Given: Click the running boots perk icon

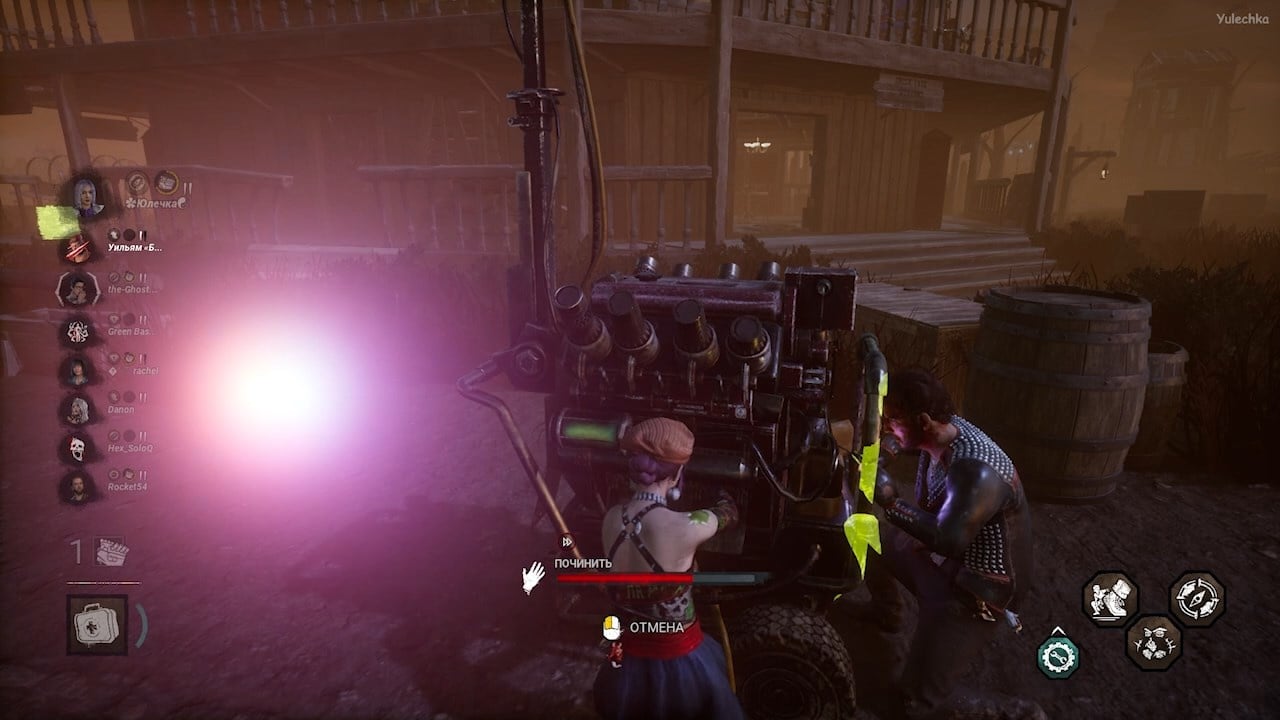Looking at the screenshot, I should (1110, 598).
